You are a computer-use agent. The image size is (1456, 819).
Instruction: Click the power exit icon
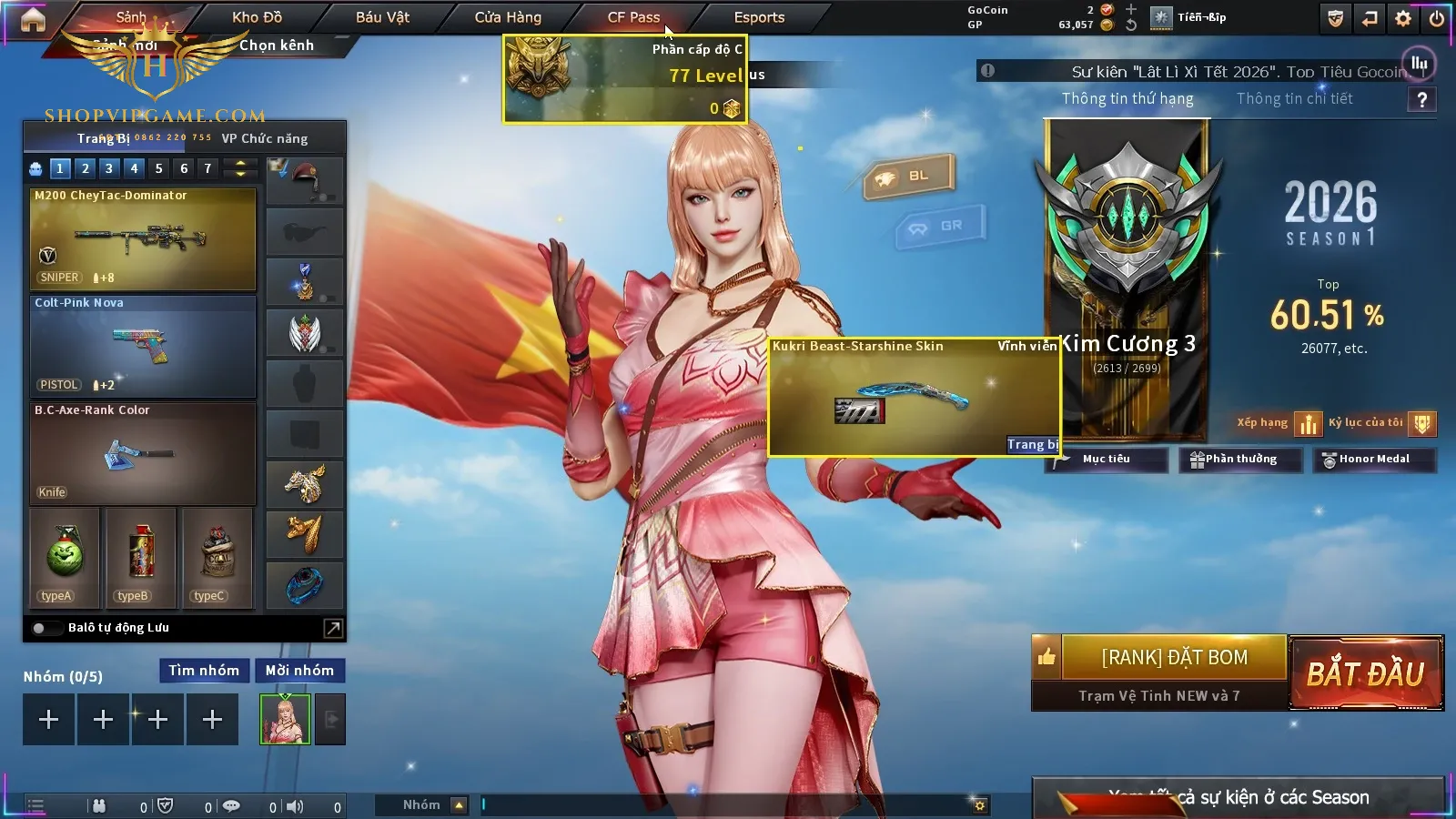(x=1437, y=18)
